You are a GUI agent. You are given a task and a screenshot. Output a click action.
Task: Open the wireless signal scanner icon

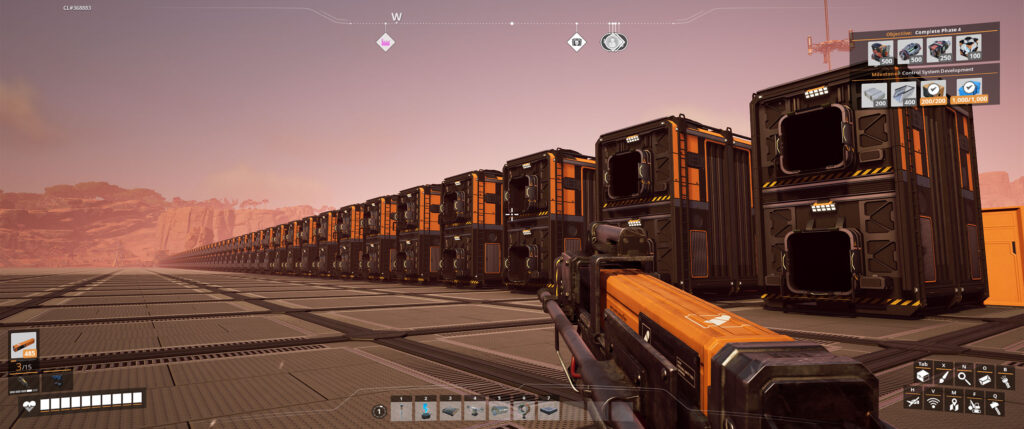click(x=935, y=401)
